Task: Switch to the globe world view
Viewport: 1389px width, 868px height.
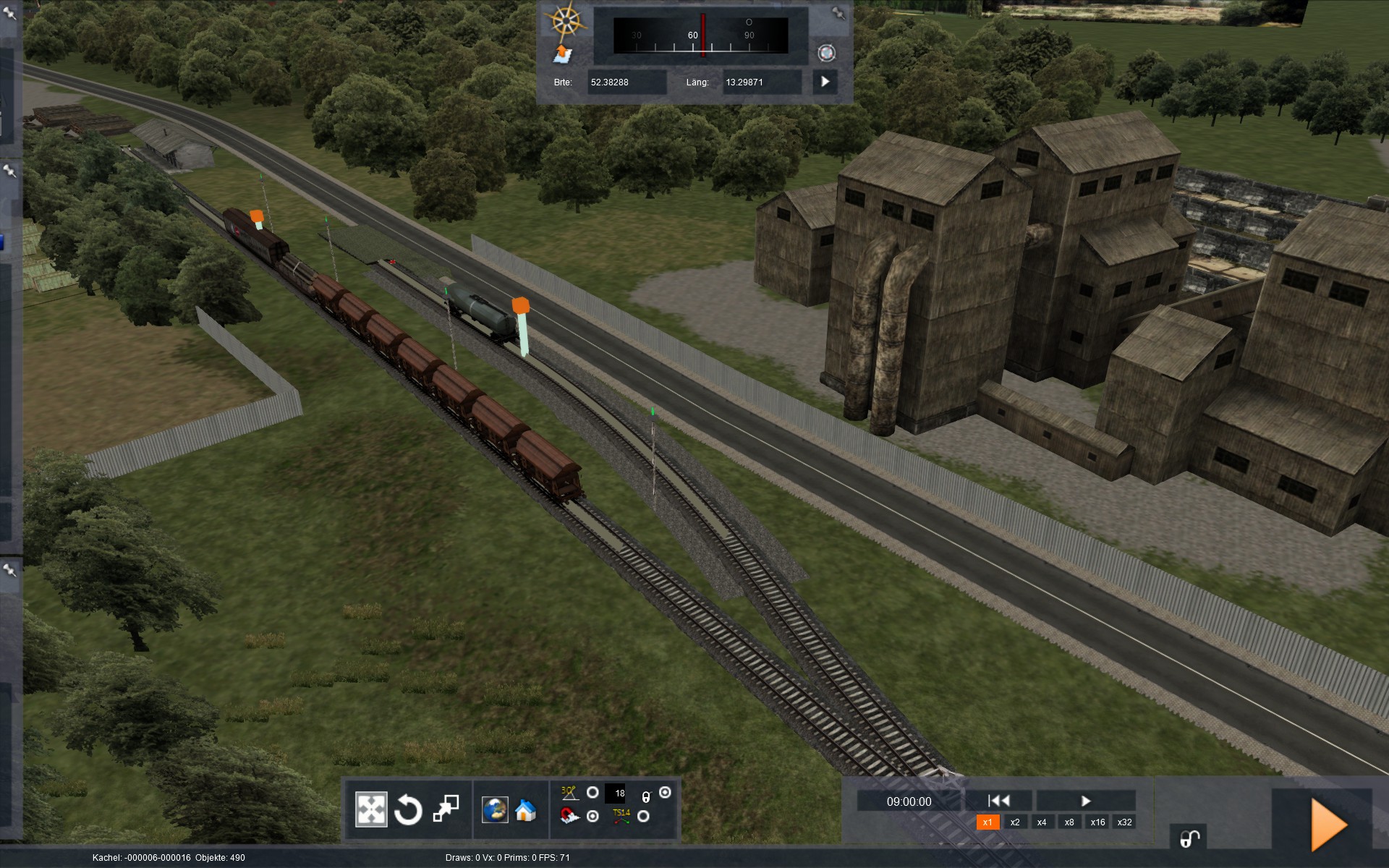Action: 495,809
